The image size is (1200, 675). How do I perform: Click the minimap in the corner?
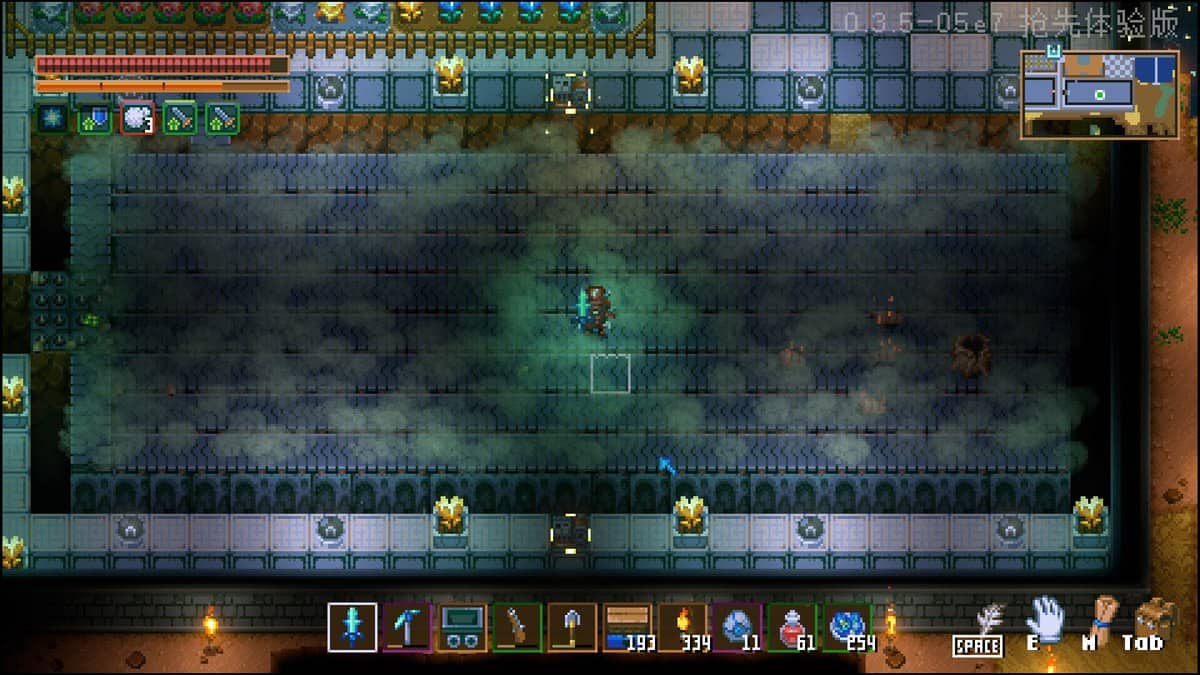1098,93
